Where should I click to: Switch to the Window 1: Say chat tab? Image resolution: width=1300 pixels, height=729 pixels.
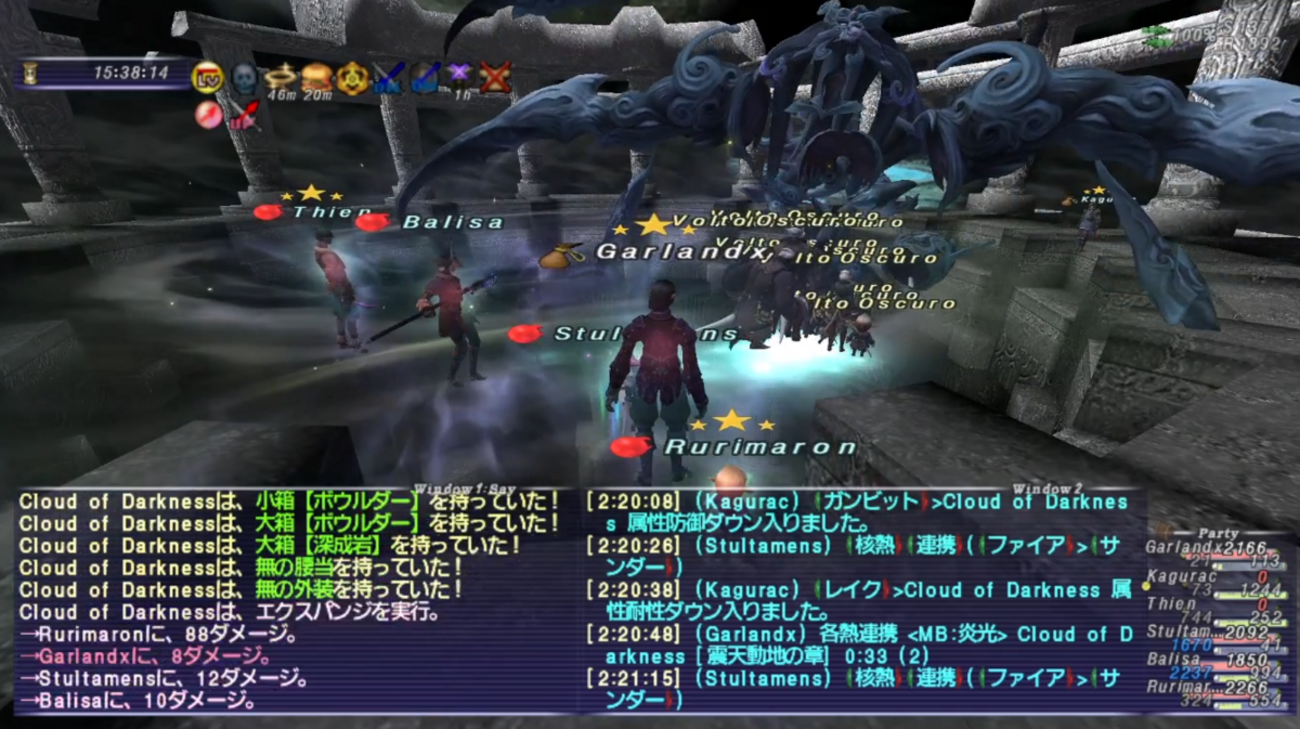[x=466, y=486]
